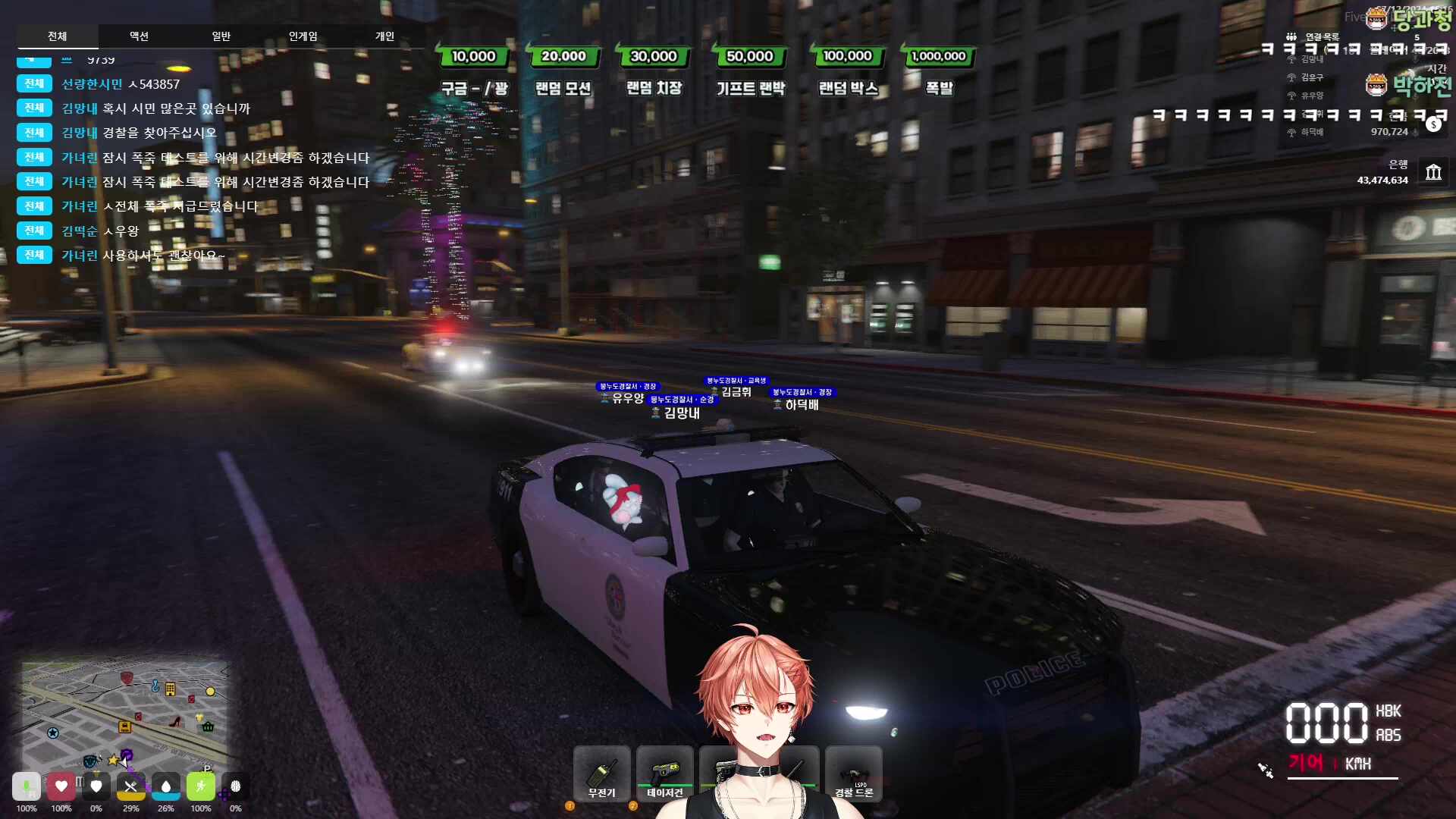1456x819 pixels.
Task: Click the 10,000 구글 donation goal
Action: click(x=474, y=71)
